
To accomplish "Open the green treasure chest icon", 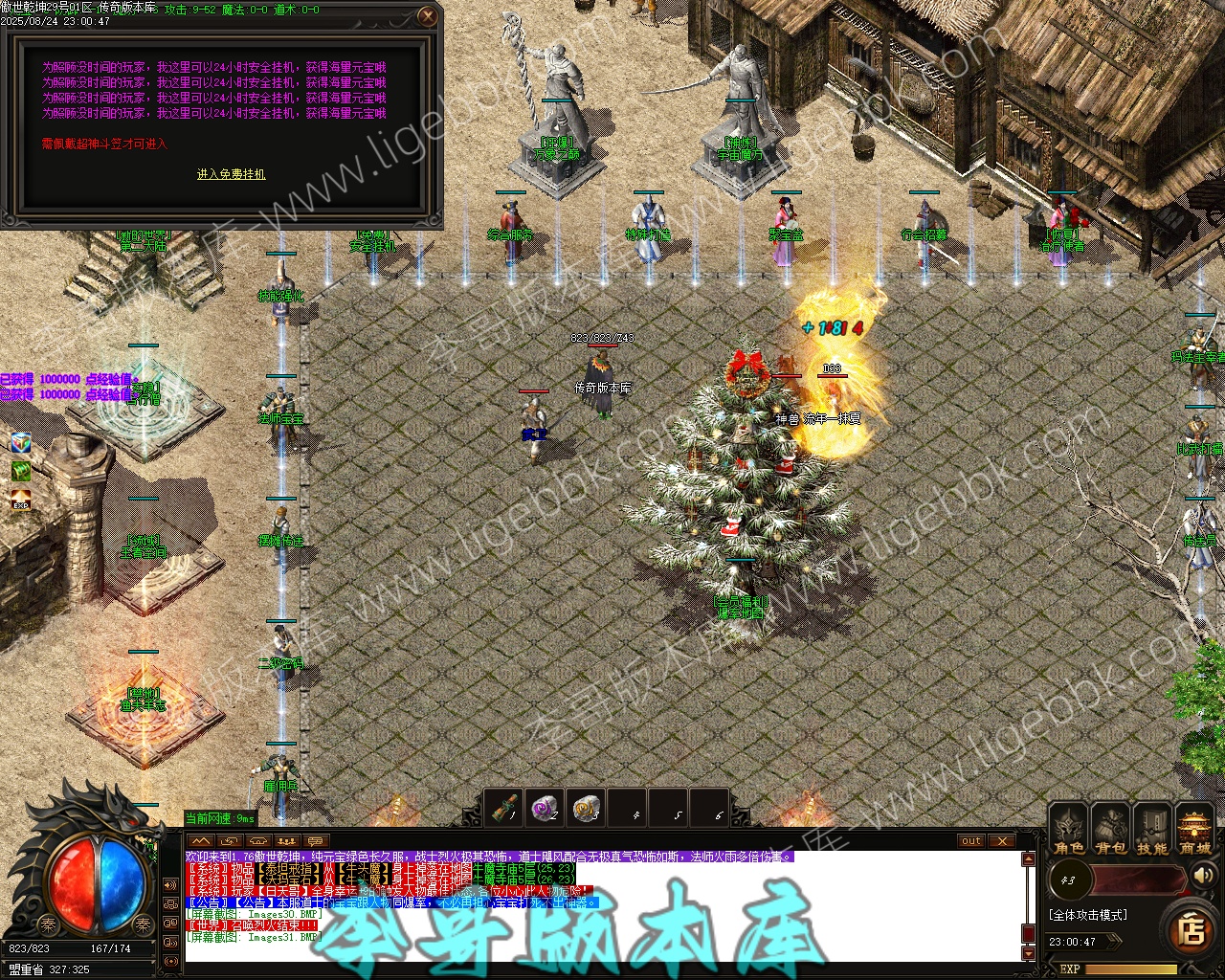I will 21,471.
